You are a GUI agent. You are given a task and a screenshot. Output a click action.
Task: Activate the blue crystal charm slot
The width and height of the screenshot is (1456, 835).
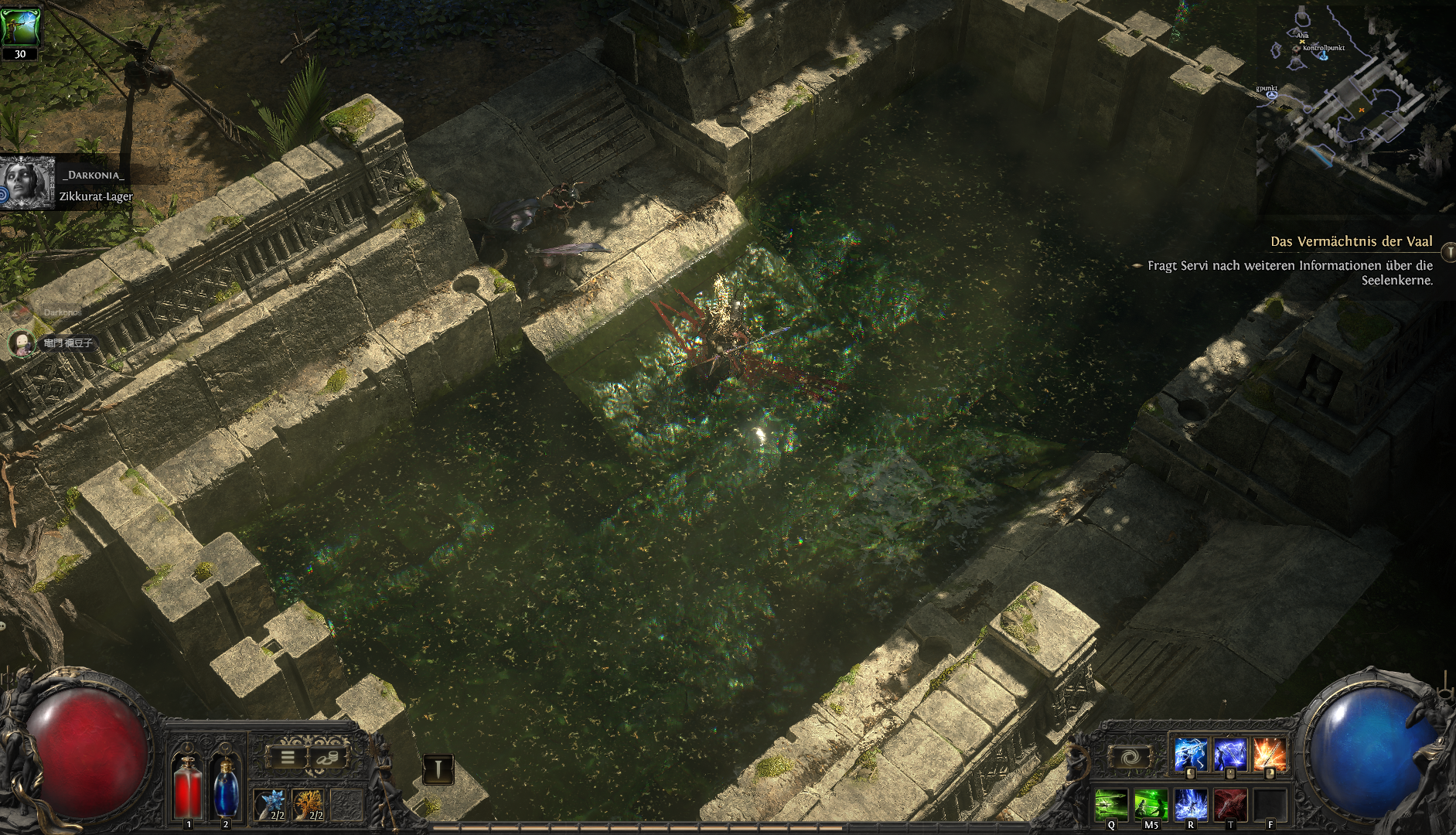[x=271, y=804]
